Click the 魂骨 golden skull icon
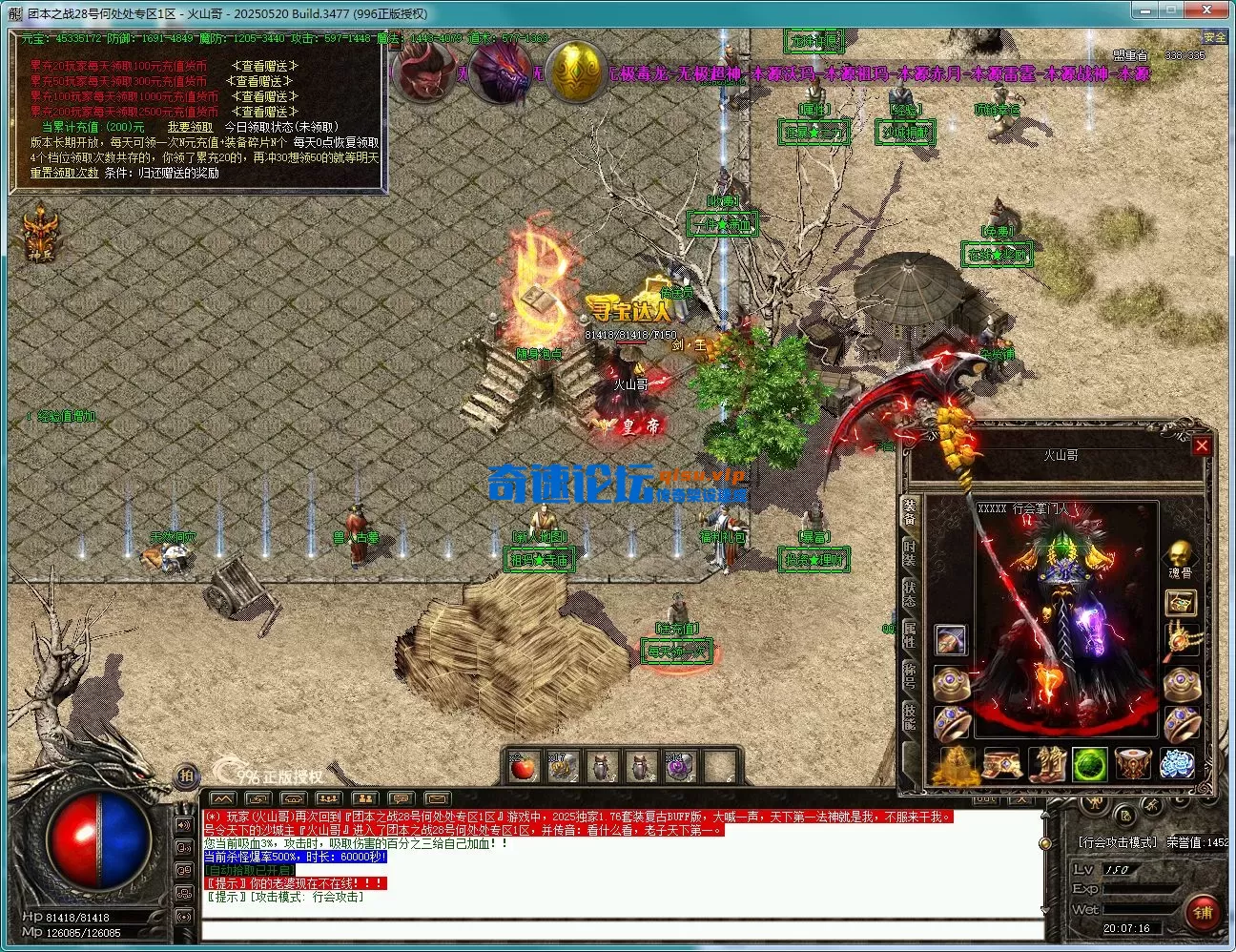The image size is (1236, 952). point(1181,555)
